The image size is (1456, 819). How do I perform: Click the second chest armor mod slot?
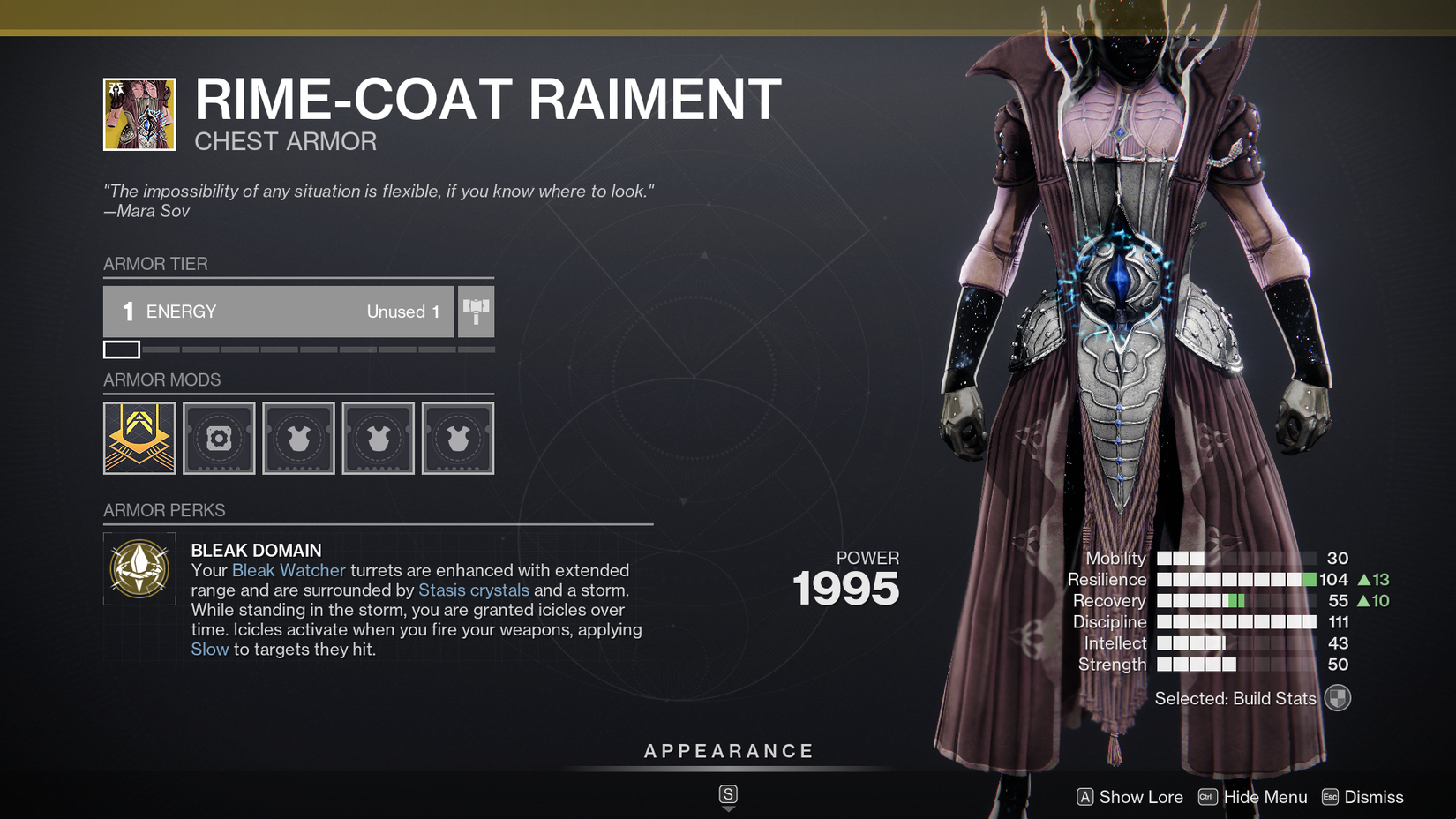tap(378, 438)
